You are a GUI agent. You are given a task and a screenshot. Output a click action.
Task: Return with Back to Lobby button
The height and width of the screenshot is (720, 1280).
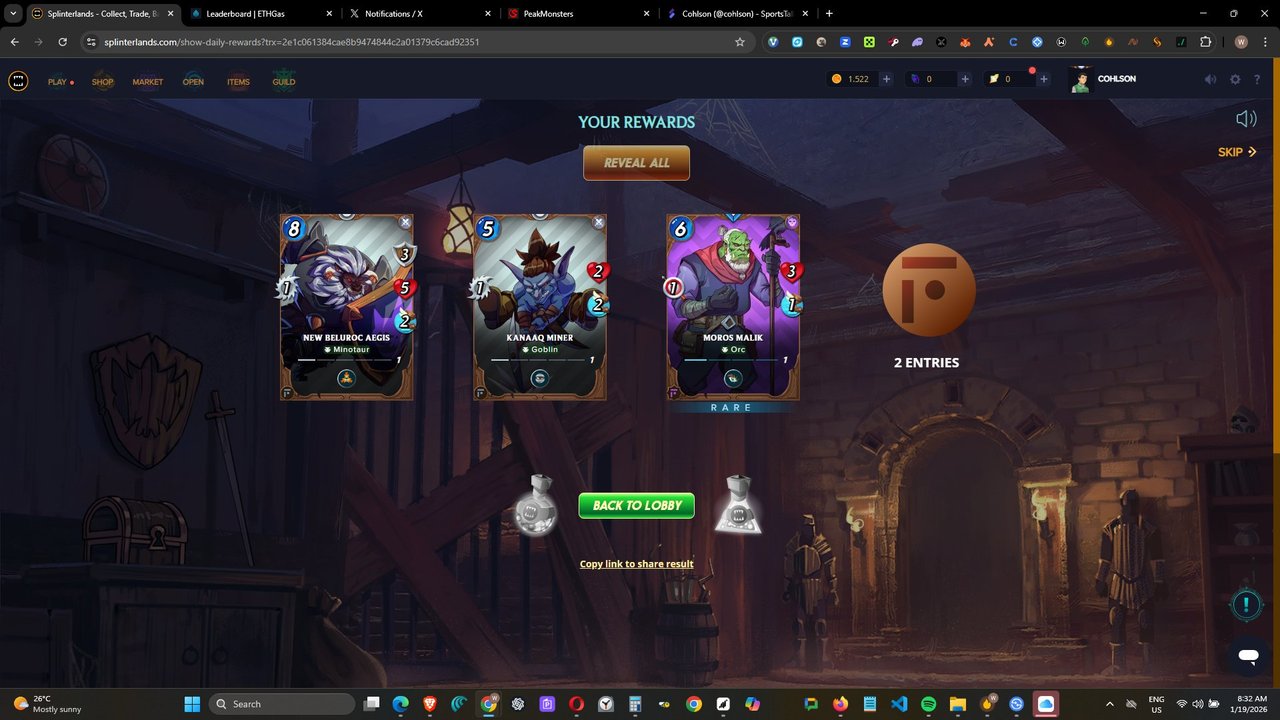coord(636,505)
